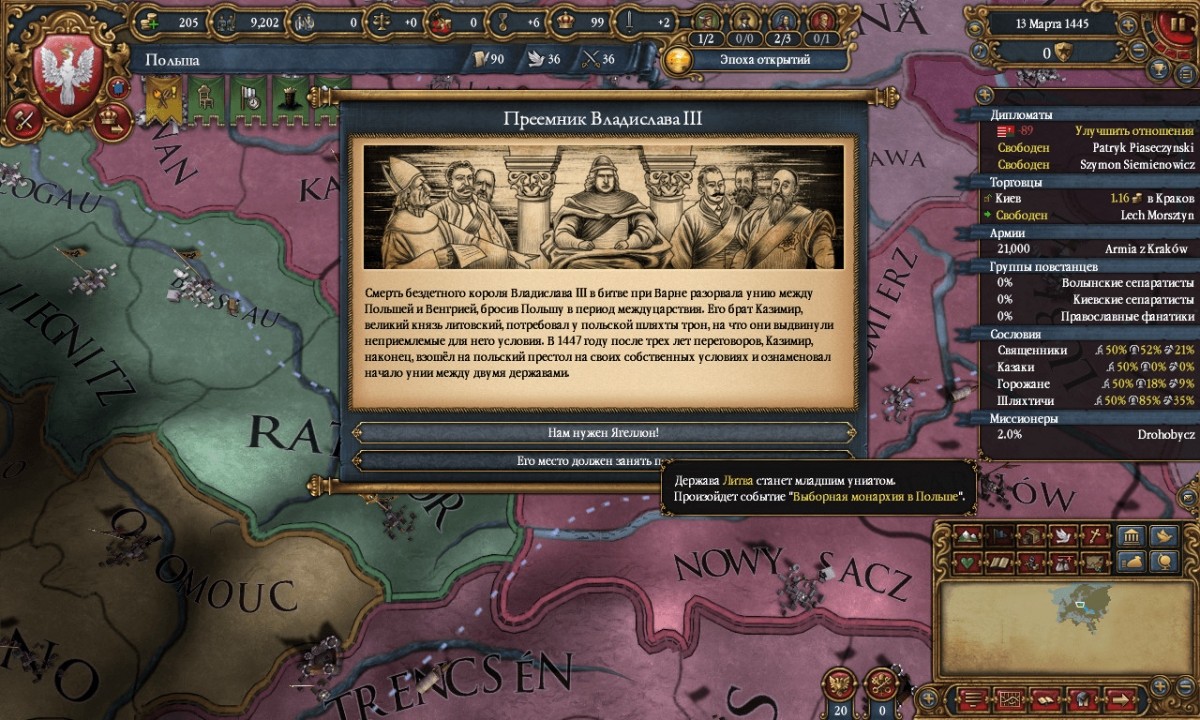
Task: Switch to the terrain map mode
Action: coord(966,535)
